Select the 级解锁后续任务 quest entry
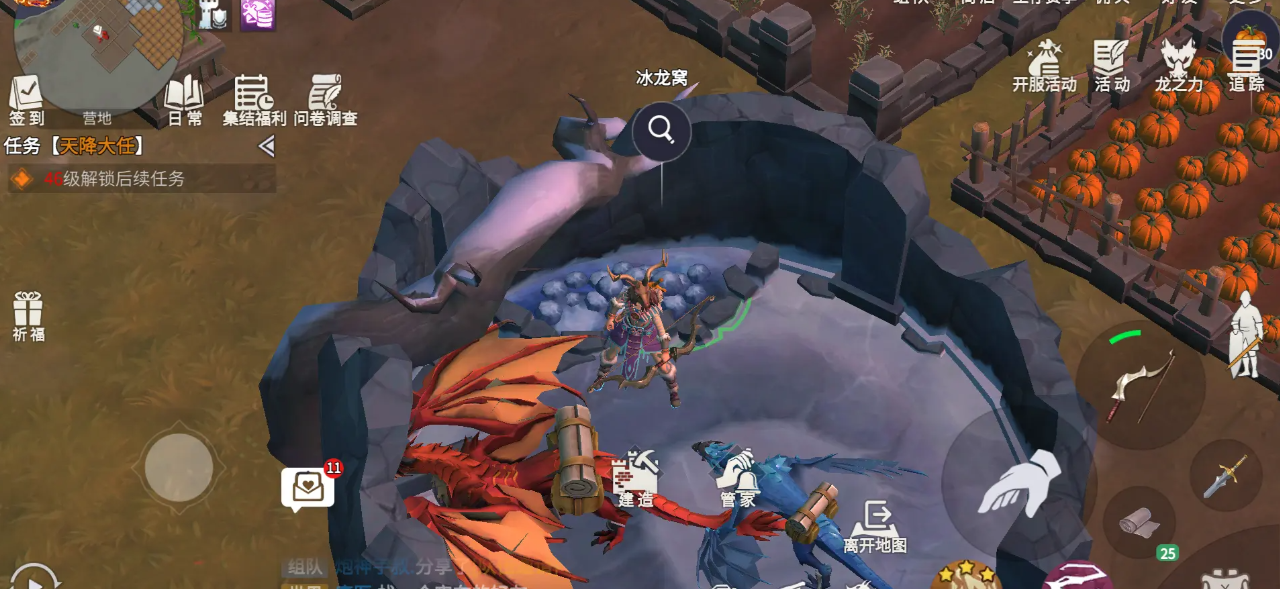Screen dimensions: 1280x589 coord(142,179)
